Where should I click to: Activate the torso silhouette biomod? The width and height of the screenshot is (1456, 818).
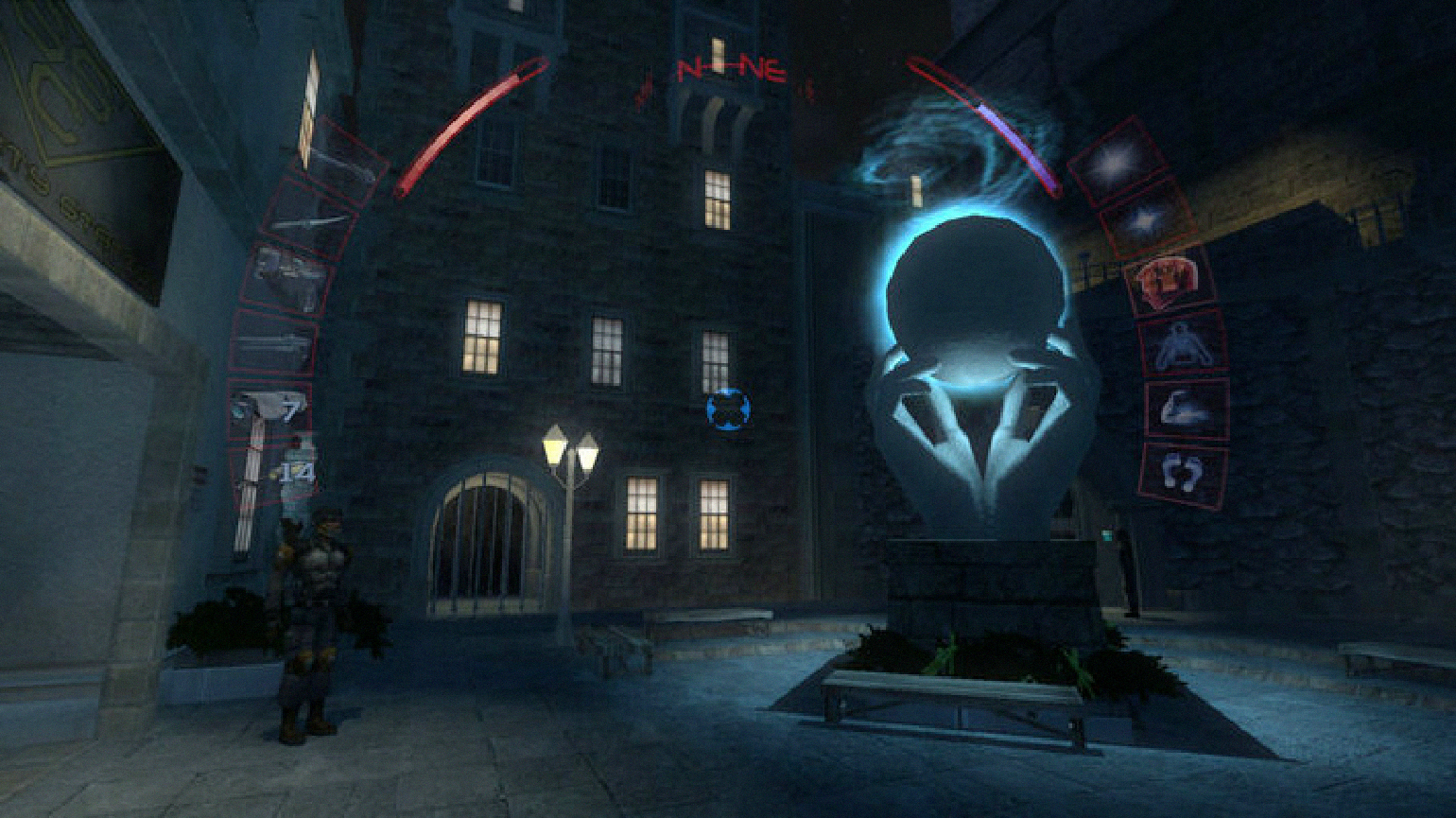pos(1182,344)
